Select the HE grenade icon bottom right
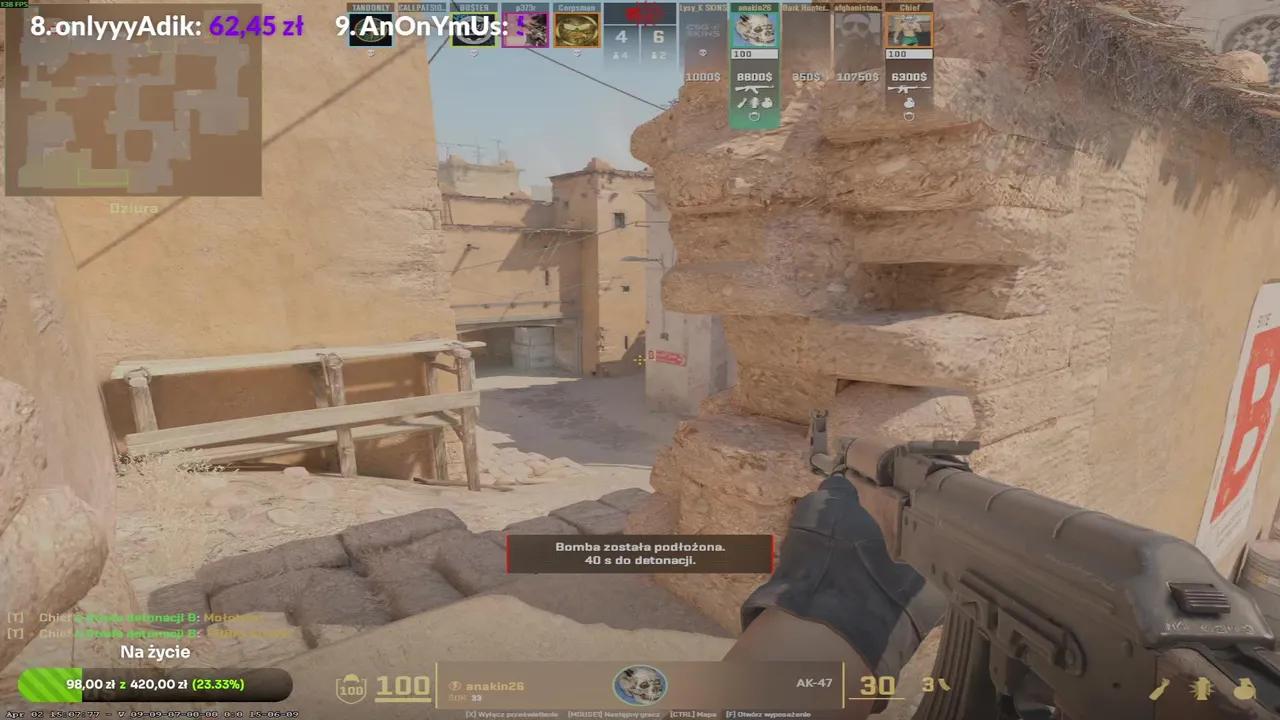 (1245, 690)
